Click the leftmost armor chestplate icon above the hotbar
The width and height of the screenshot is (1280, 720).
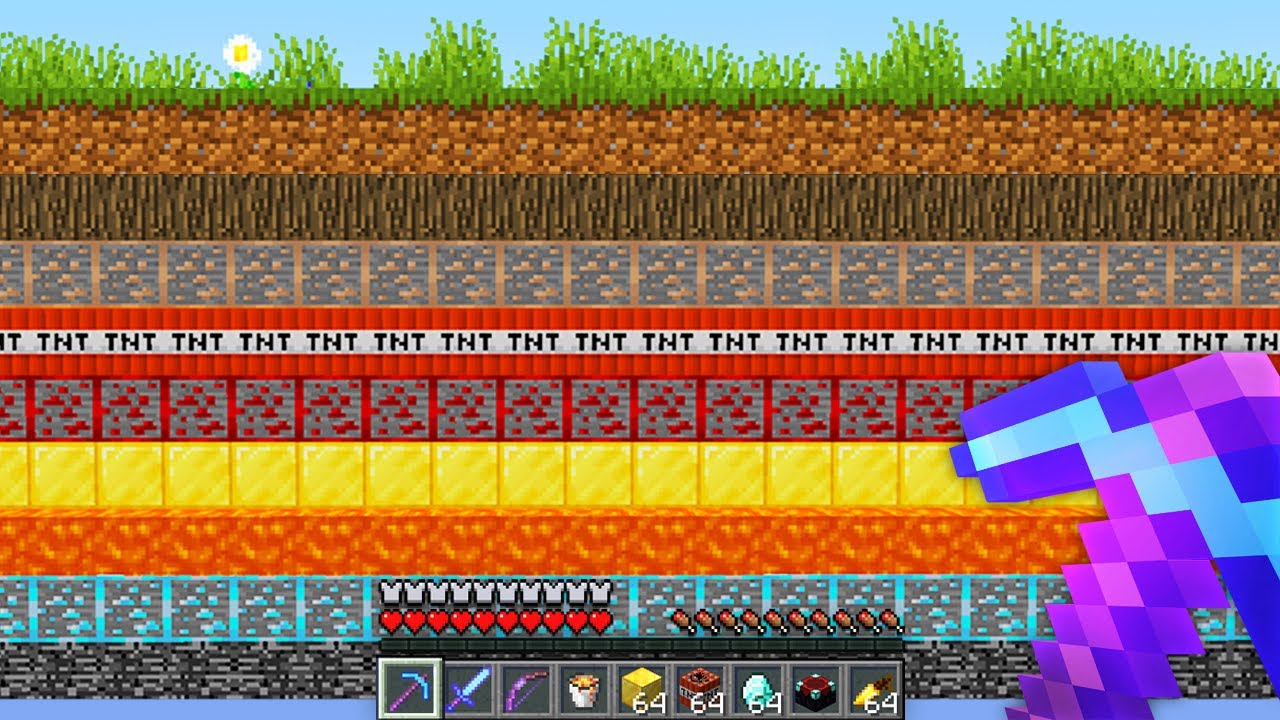tap(389, 594)
